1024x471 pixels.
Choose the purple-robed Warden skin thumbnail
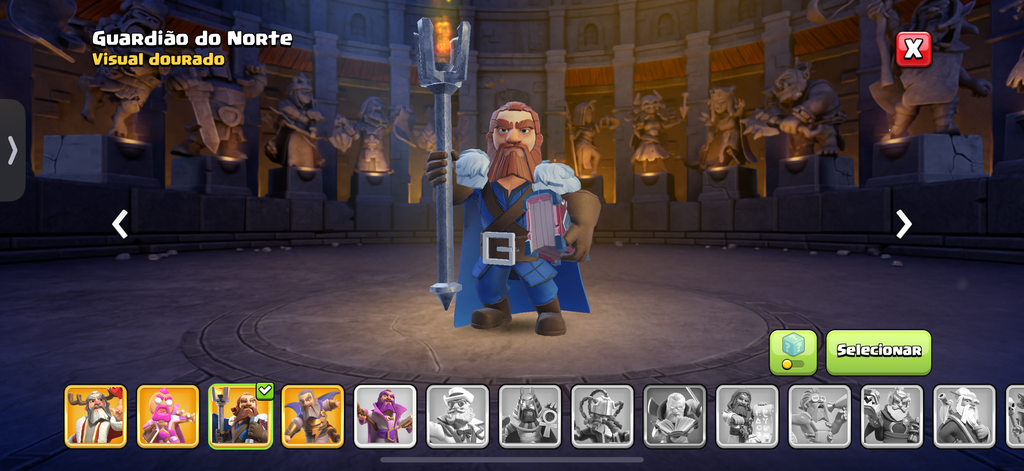[x=385, y=416]
